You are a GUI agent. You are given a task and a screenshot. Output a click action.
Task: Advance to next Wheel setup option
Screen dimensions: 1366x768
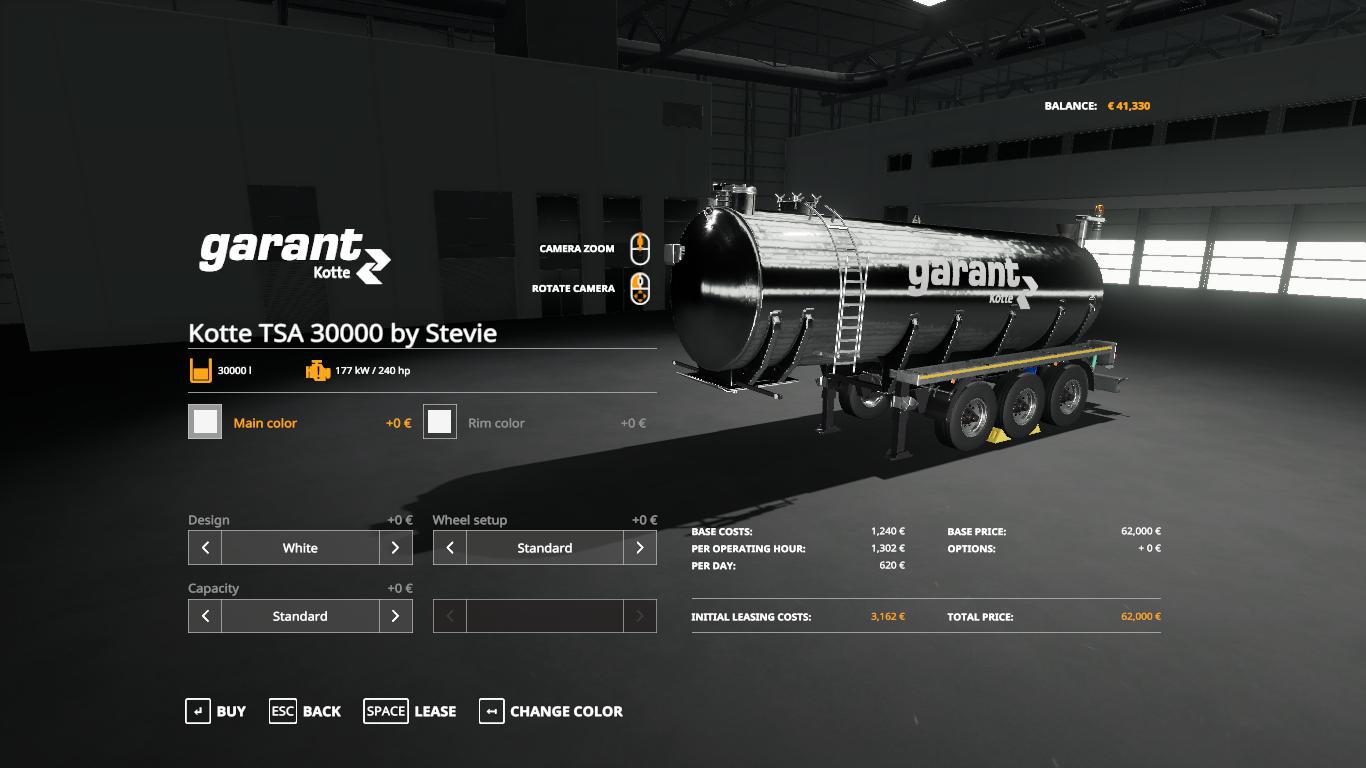(640, 548)
